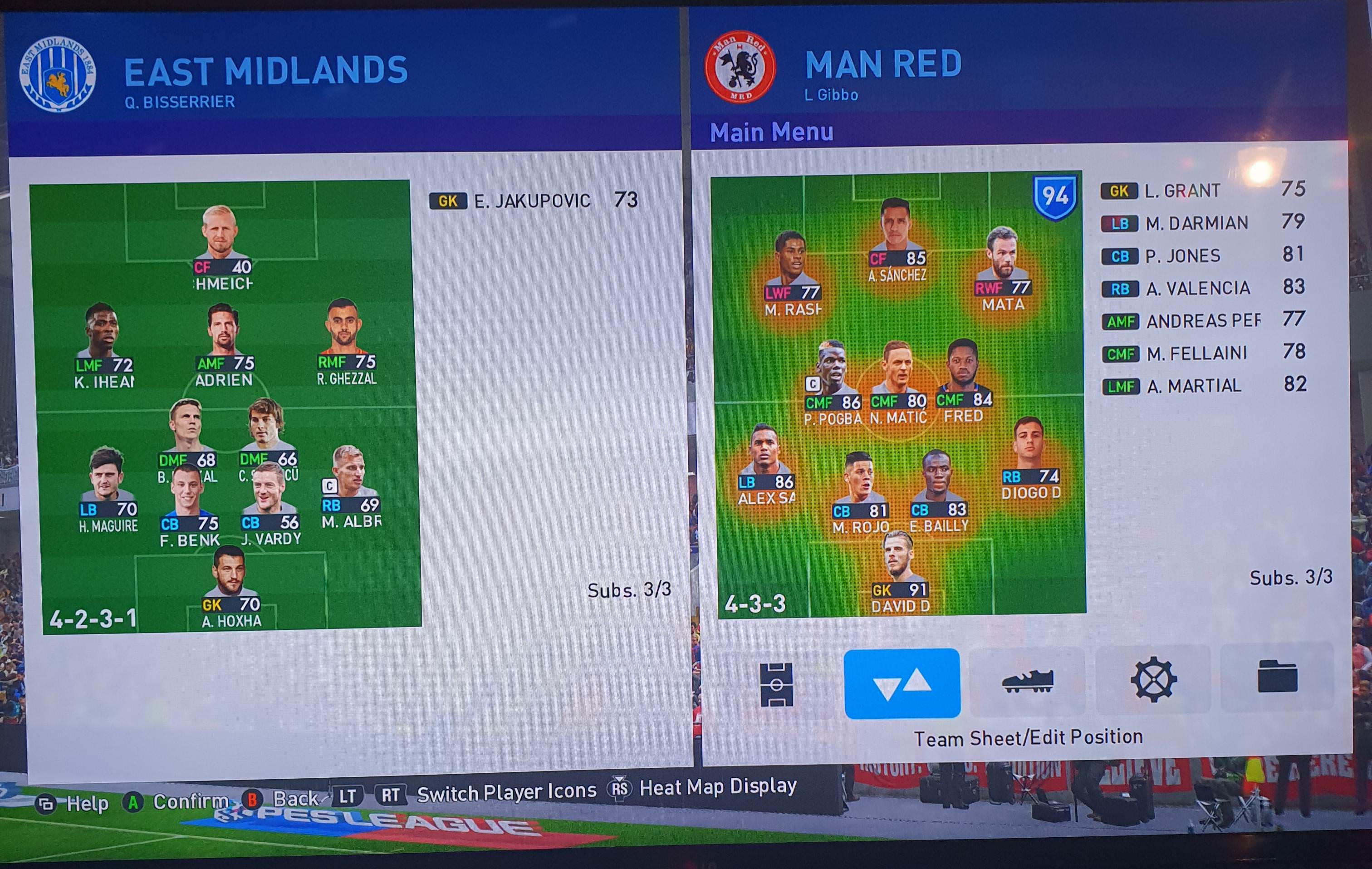Open the folder icon menu
The width and height of the screenshot is (1372, 869).
[x=1278, y=677]
